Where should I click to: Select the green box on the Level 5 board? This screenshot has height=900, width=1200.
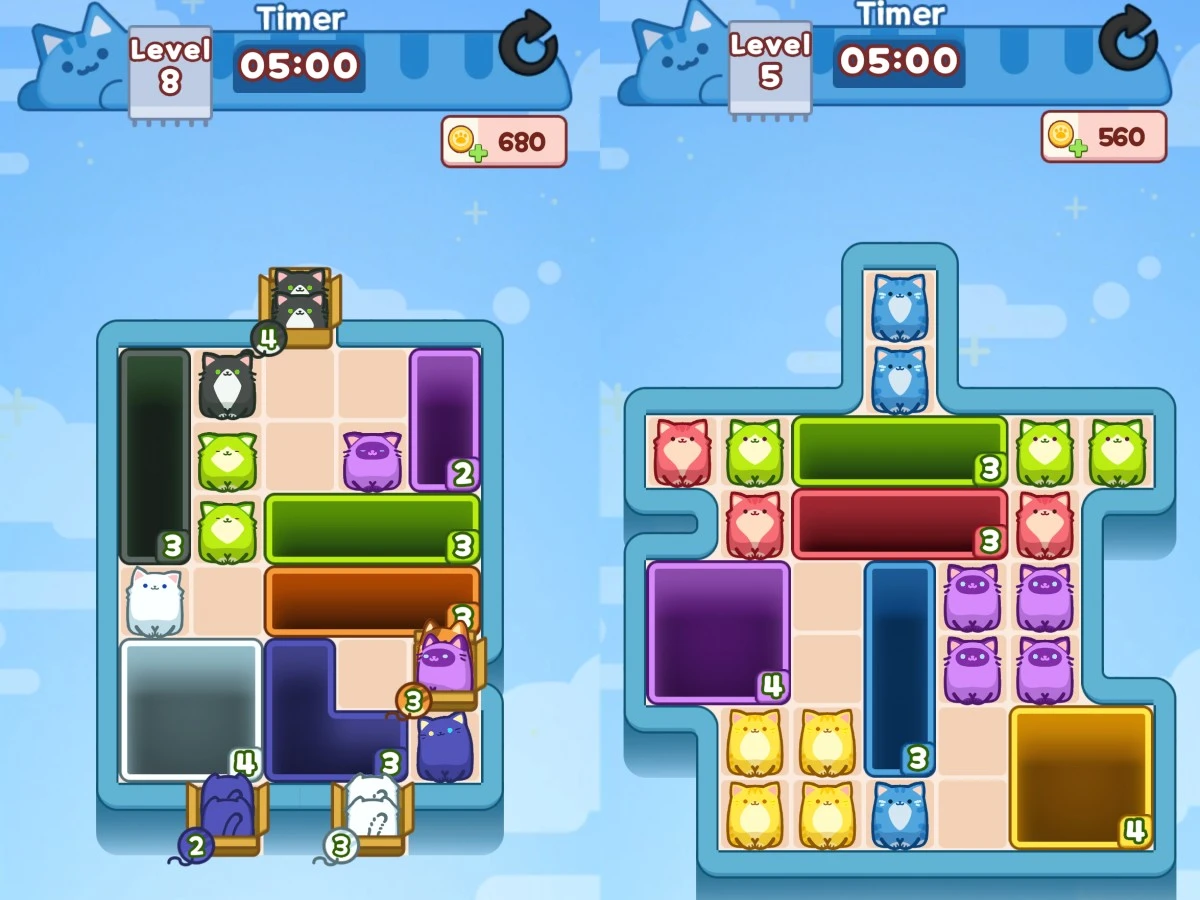(x=899, y=451)
